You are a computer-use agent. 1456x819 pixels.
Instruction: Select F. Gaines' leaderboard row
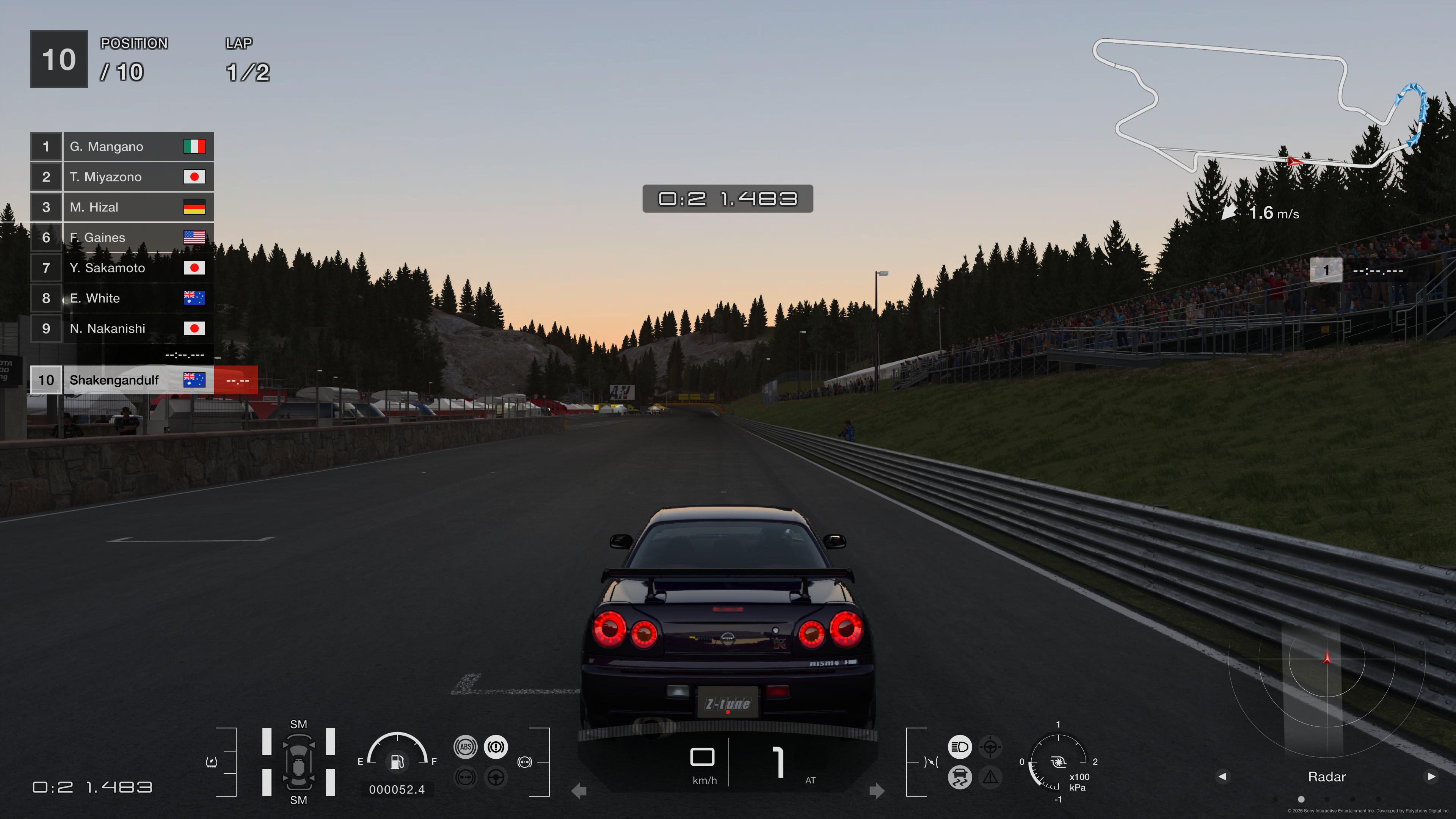coord(122,237)
